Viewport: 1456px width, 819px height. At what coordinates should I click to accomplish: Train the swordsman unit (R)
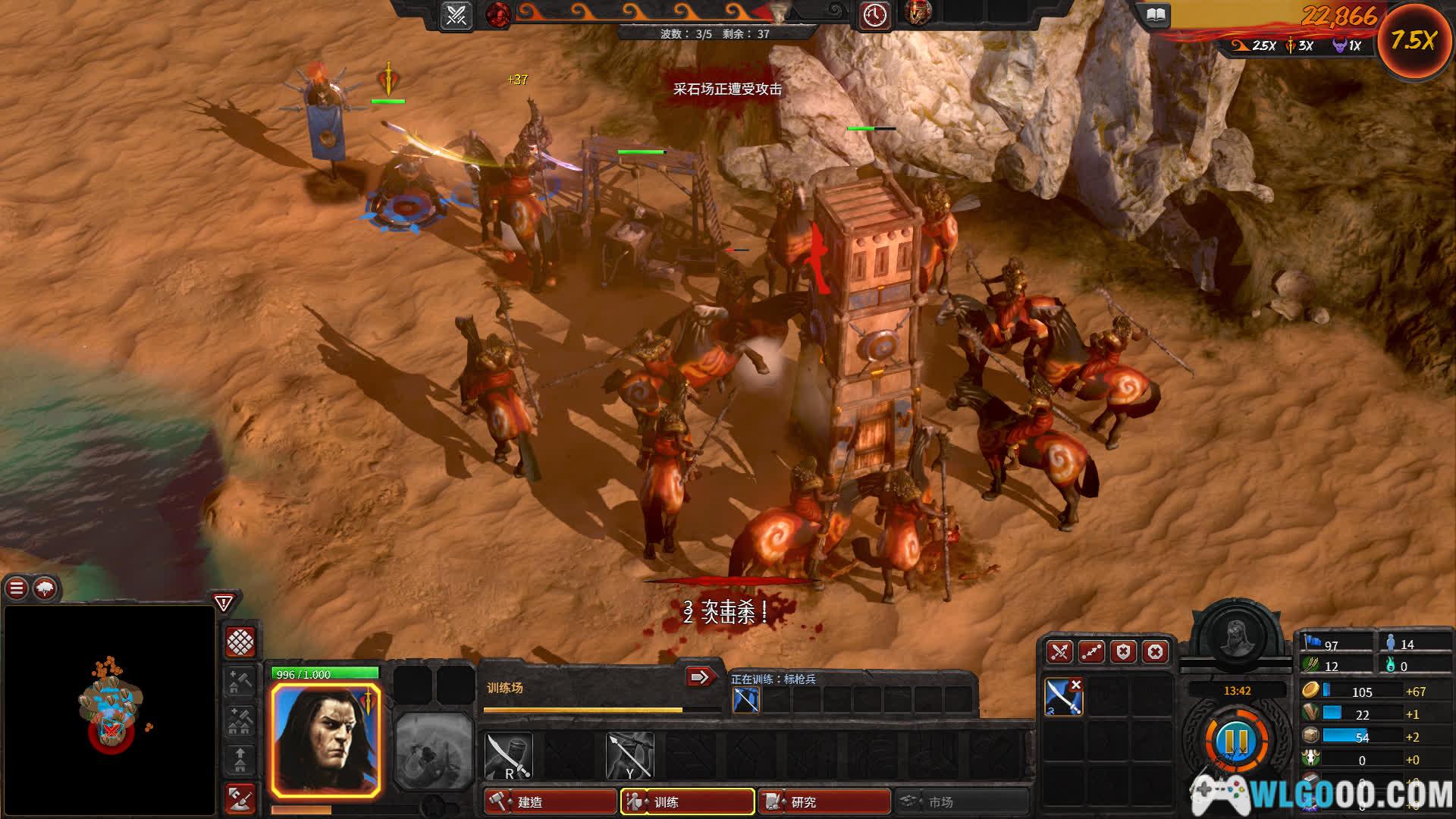[508, 755]
